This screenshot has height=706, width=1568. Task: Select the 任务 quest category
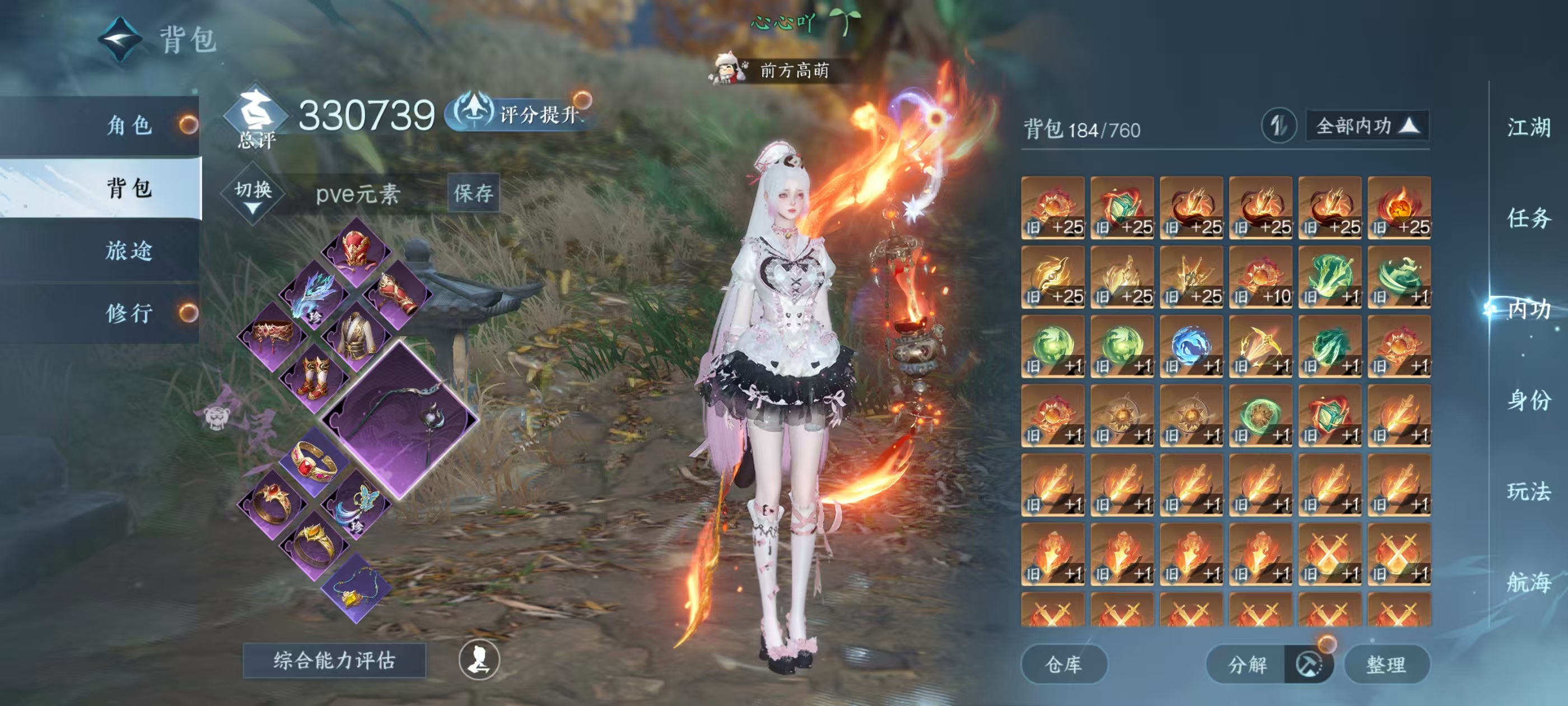tap(1528, 218)
